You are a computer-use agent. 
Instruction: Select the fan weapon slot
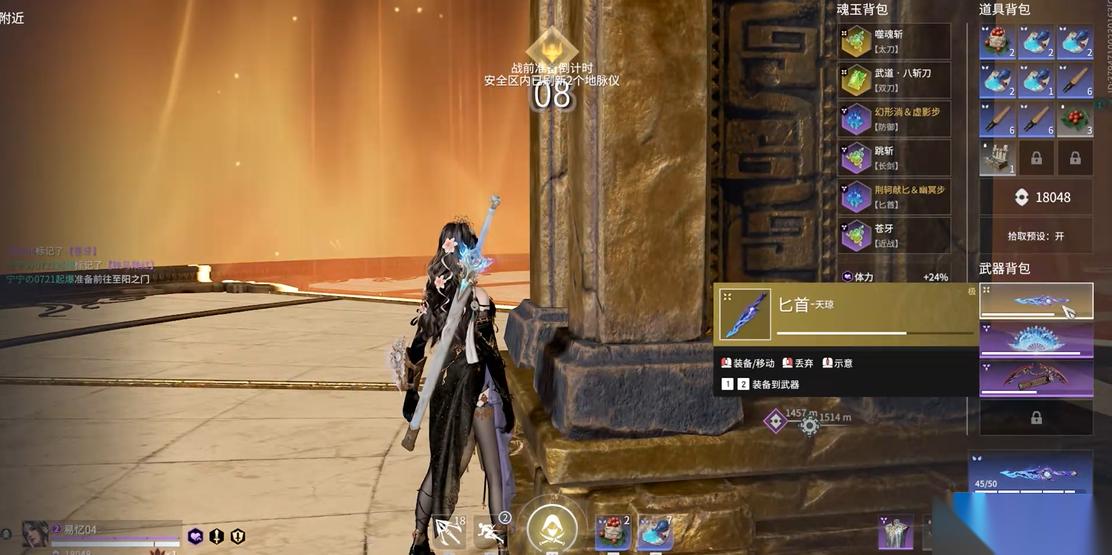(1035, 339)
